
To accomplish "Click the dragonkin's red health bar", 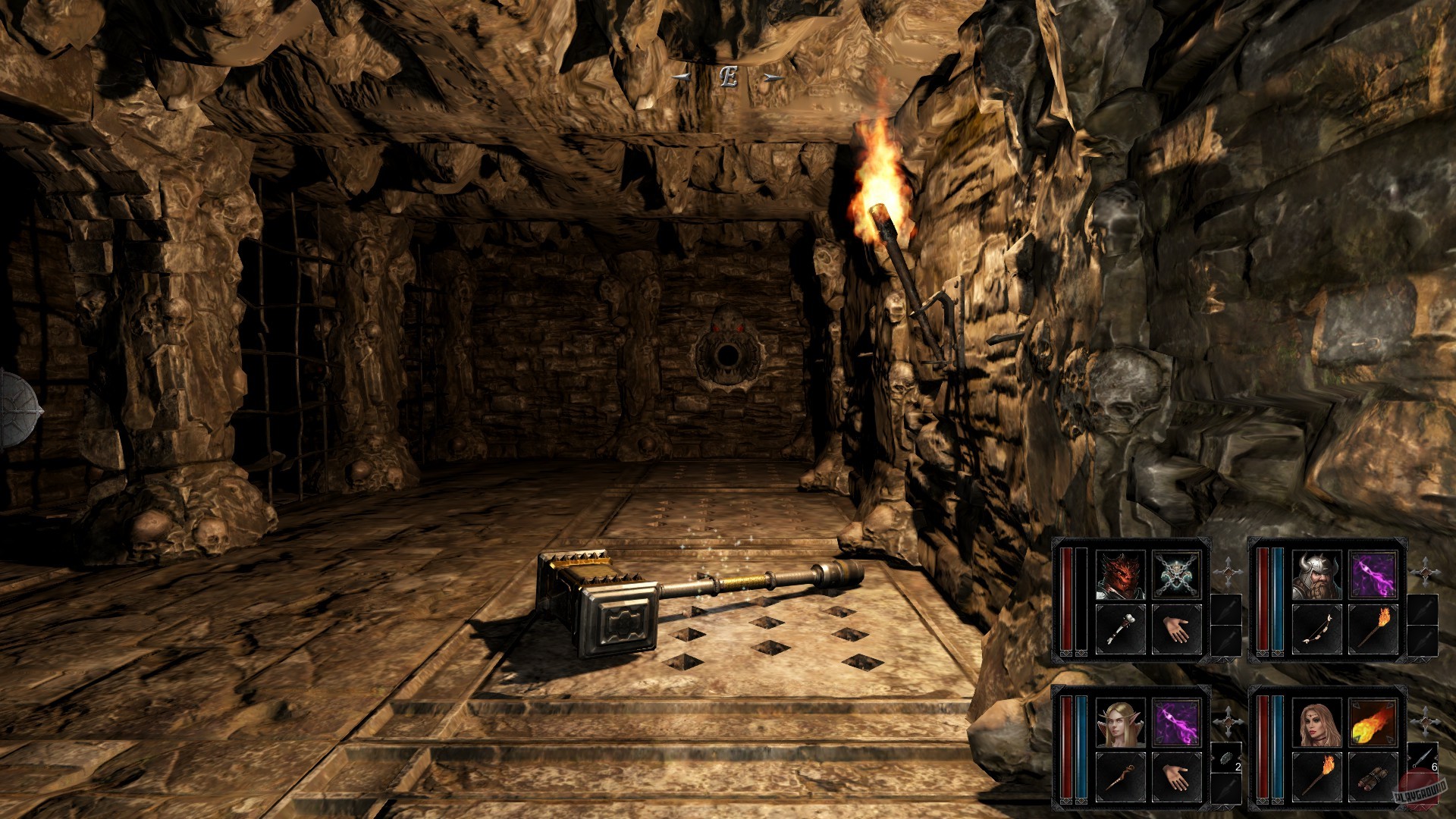I will [1065, 598].
